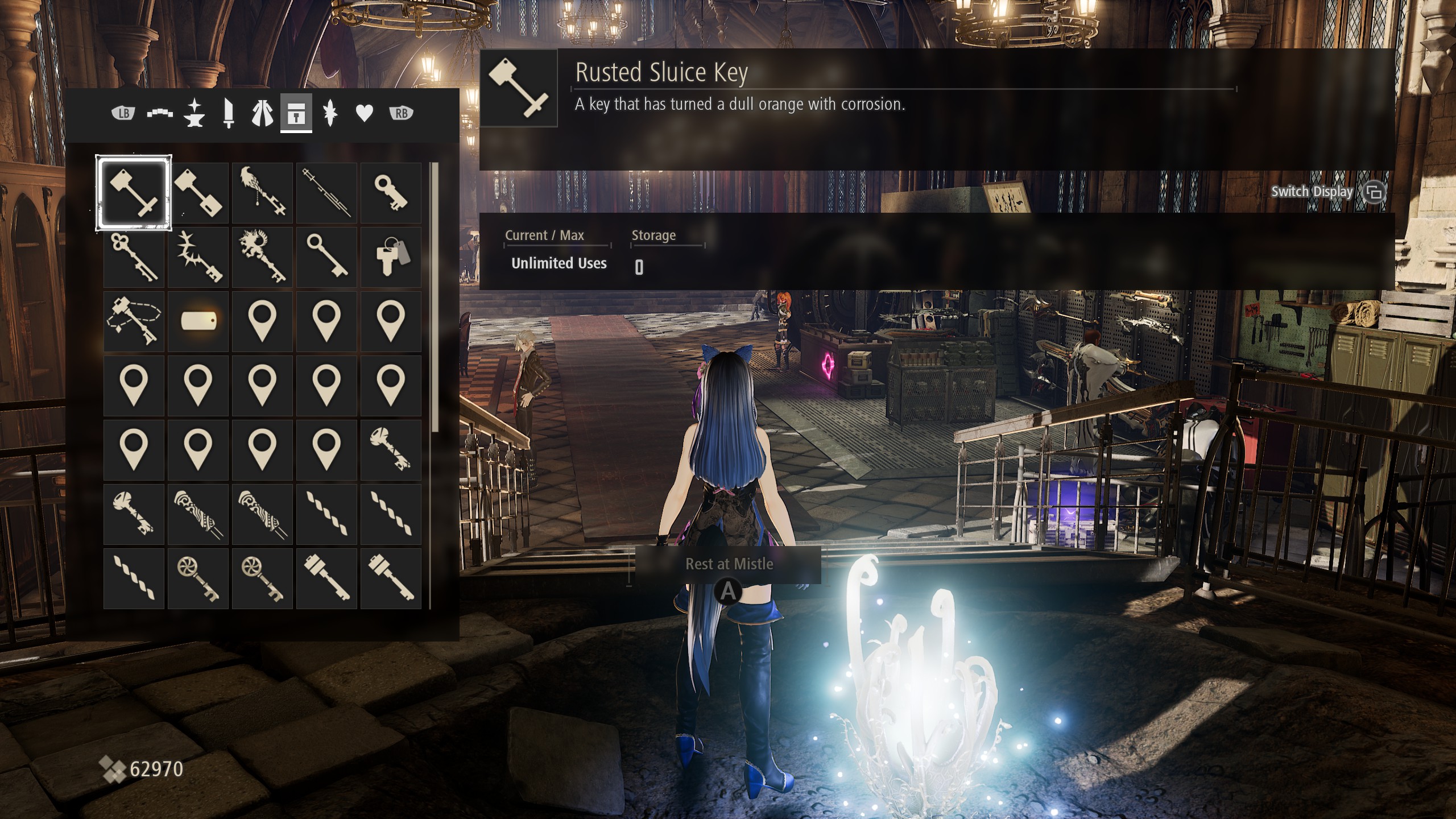Open the dotted arc consumables tab
The width and height of the screenshot is (1456, 819).
[160, 113]
